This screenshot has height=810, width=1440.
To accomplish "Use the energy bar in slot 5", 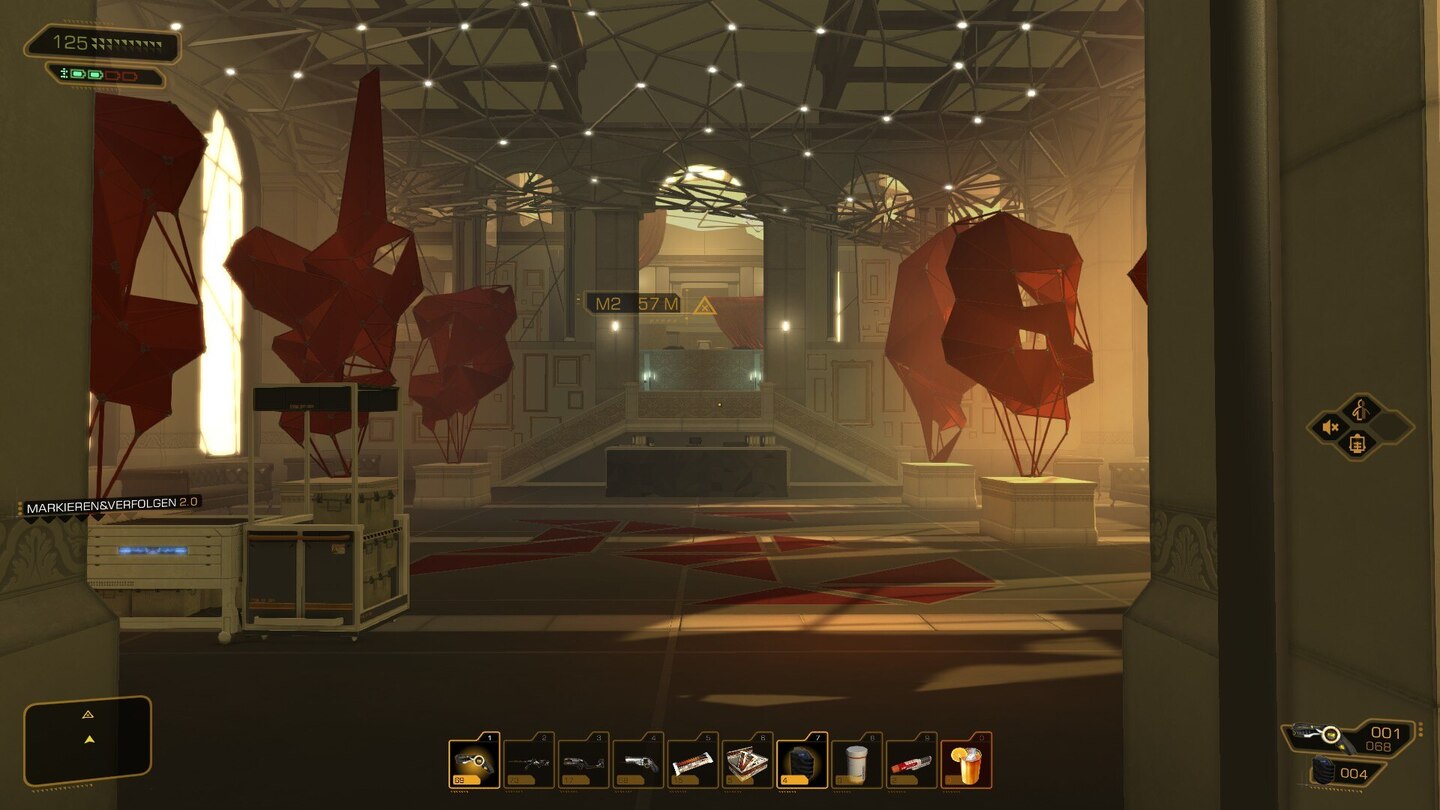I will pyautogui.click(x=693, y=763).
